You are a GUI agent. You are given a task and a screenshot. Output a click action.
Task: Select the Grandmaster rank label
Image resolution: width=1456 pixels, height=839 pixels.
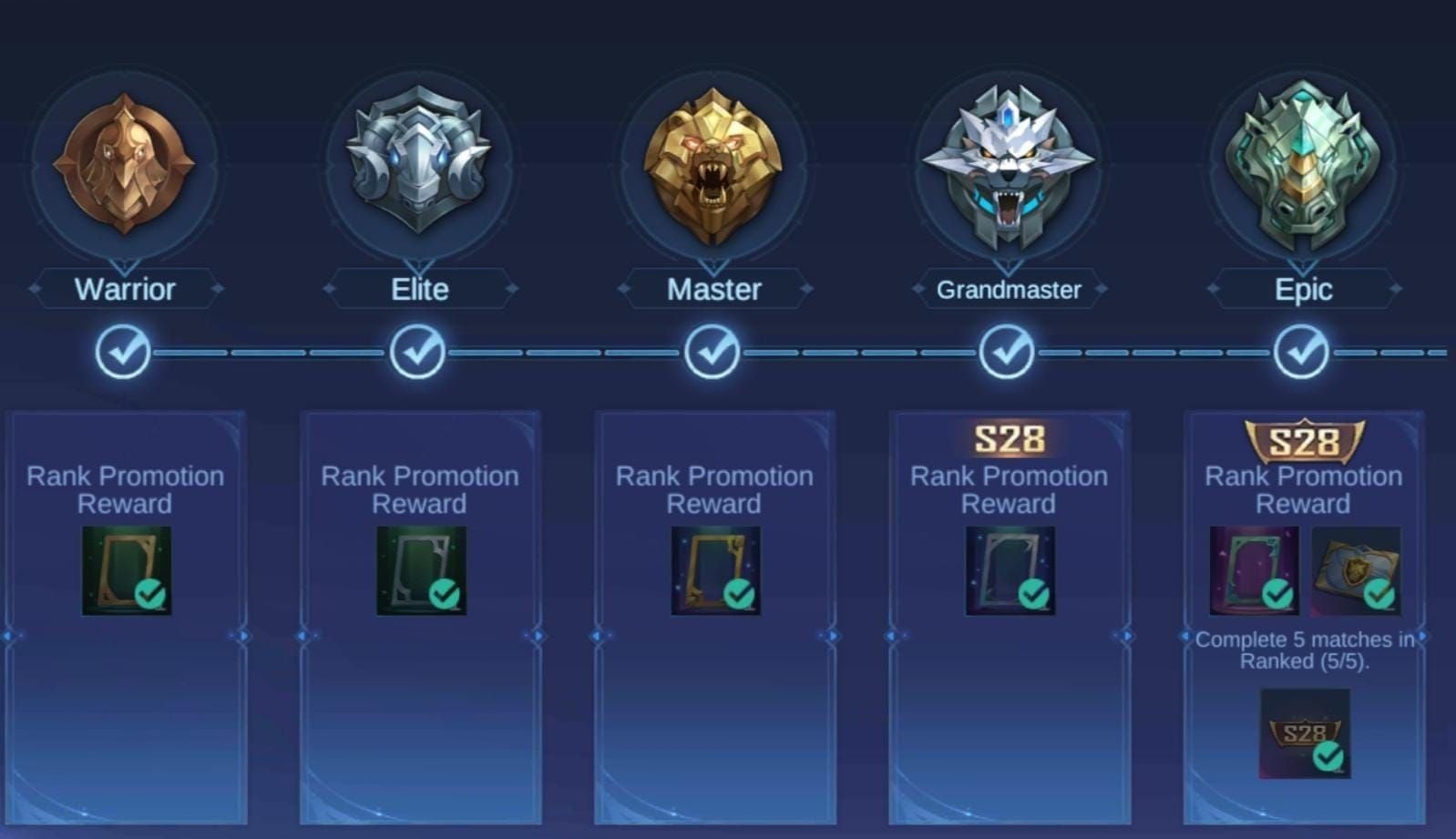point(1009,289)
